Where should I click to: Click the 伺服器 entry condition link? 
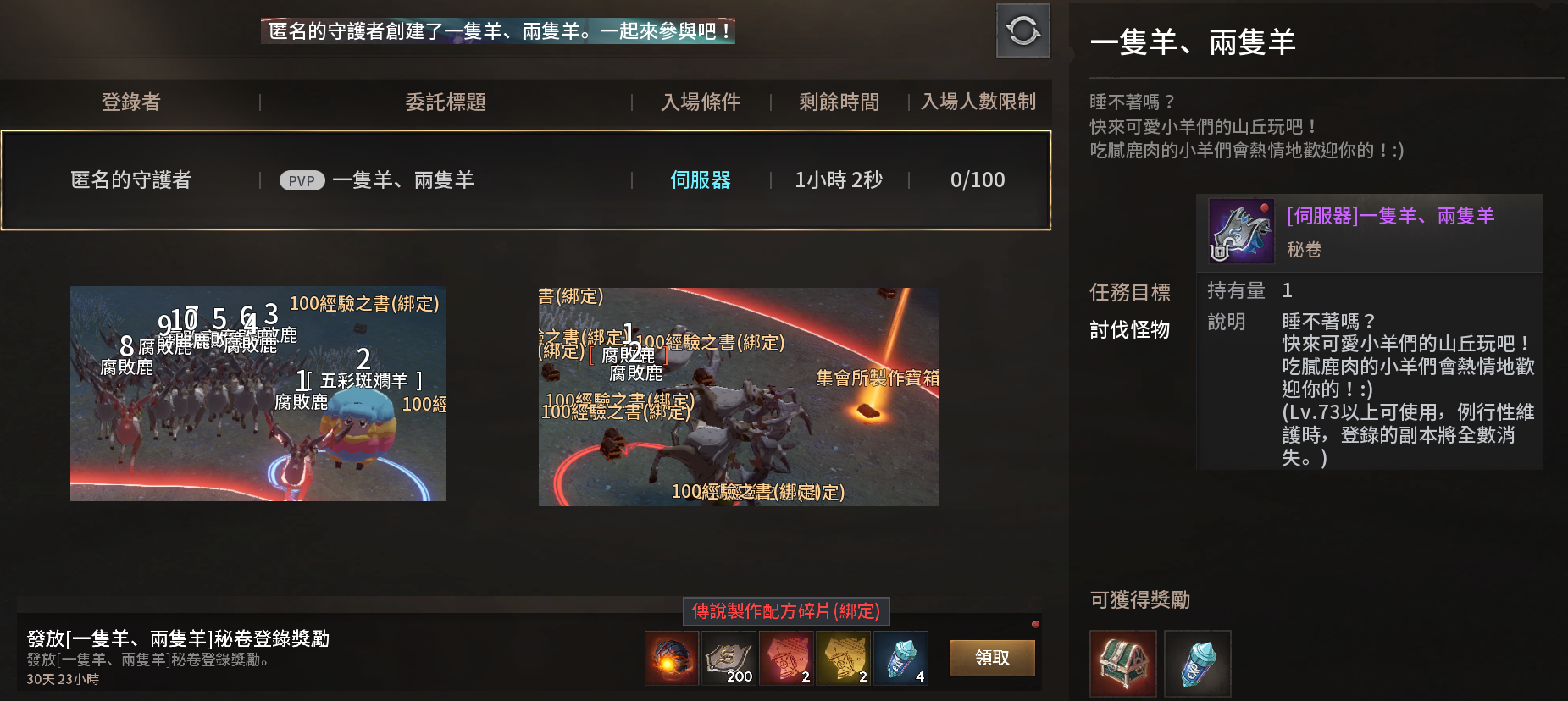pyautogui.click(x=700, y=180)
